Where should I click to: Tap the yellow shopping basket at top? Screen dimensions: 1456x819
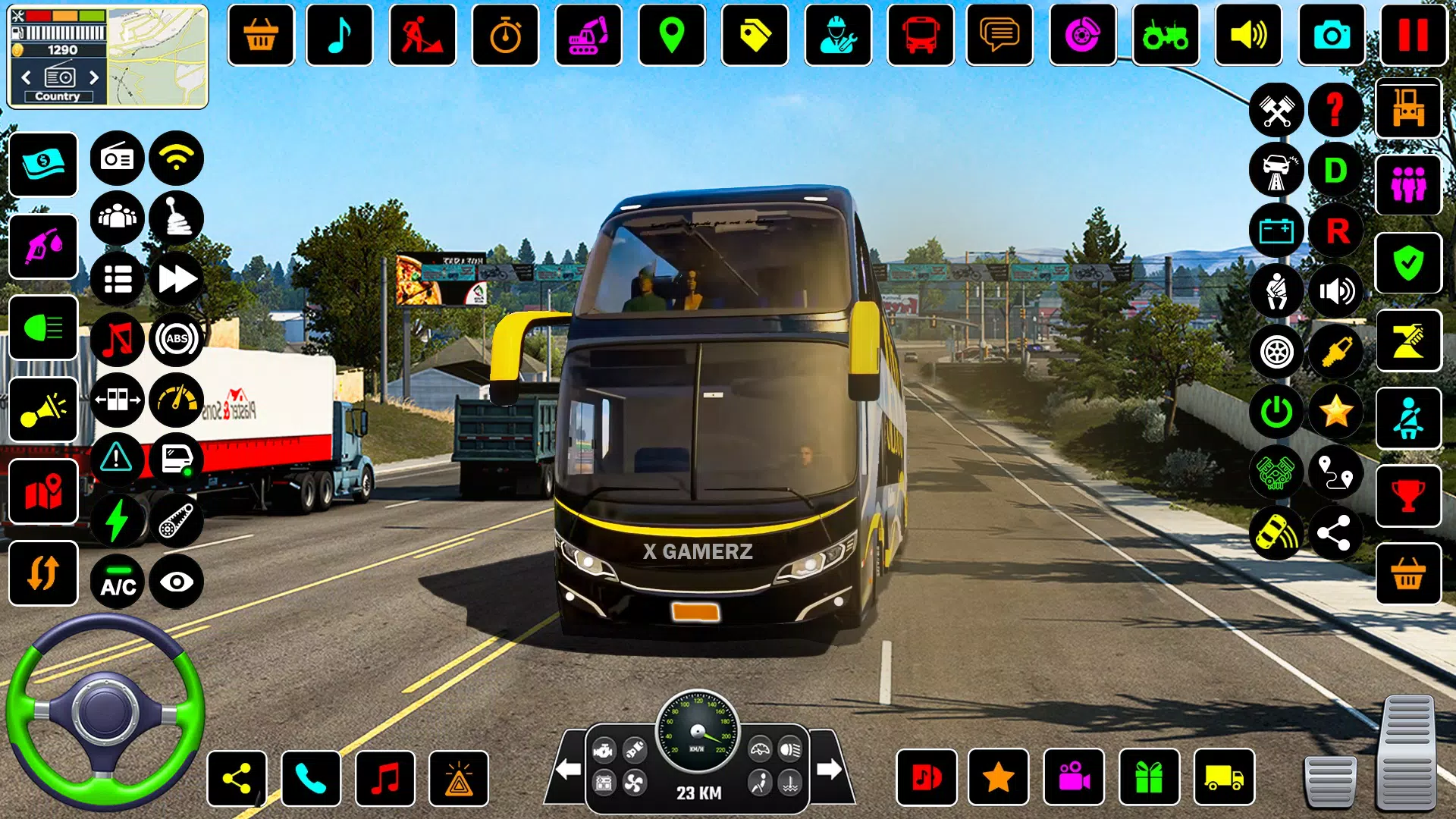click(x=260, y=35)
